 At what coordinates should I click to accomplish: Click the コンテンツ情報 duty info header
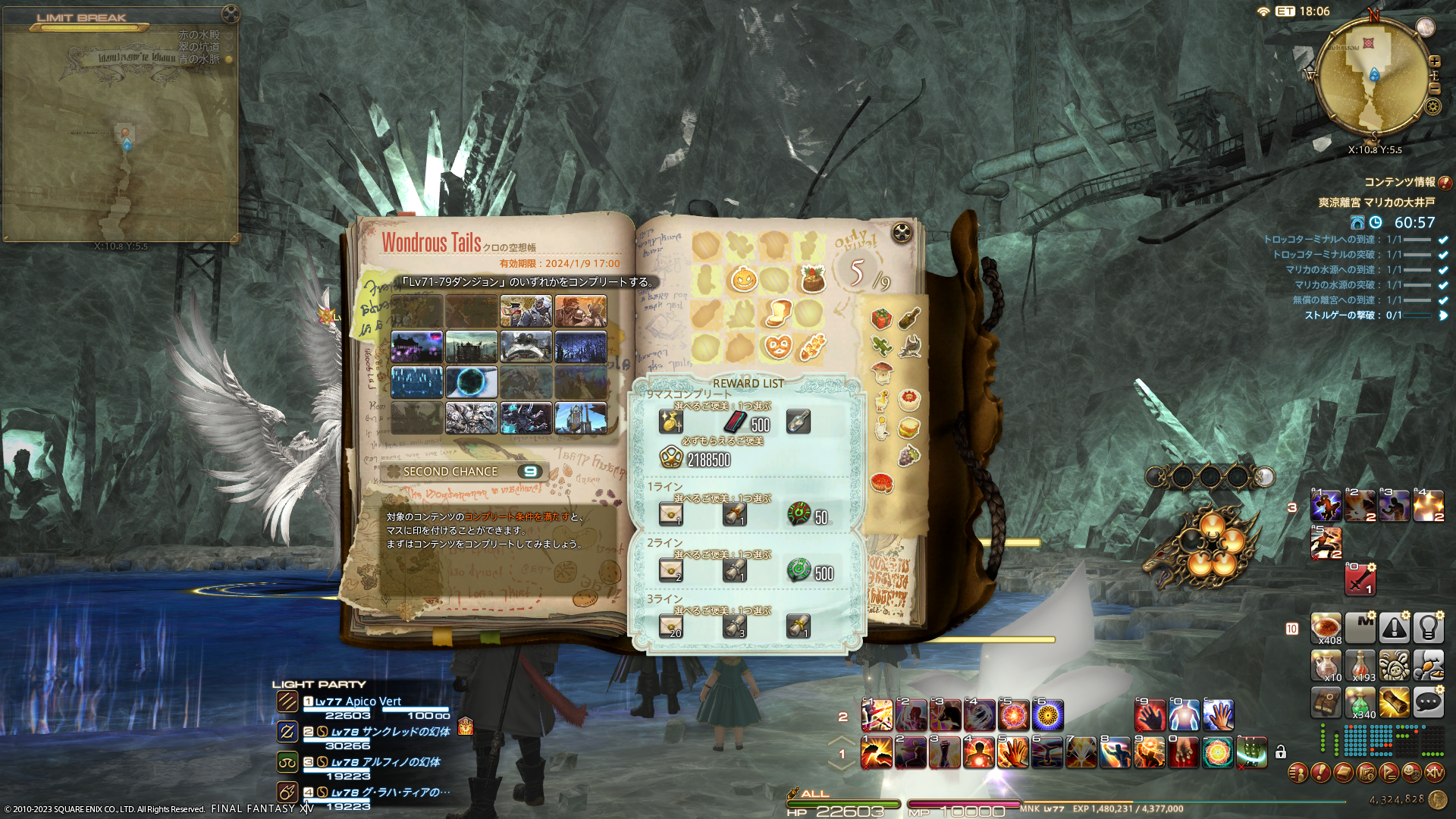1399,182
